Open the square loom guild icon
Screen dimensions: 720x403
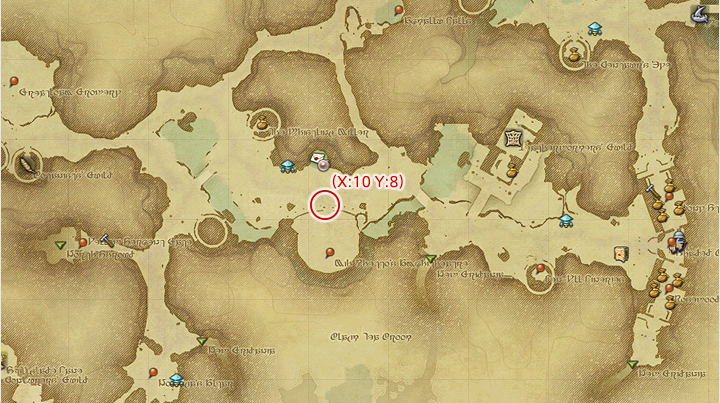coord(513,138)
